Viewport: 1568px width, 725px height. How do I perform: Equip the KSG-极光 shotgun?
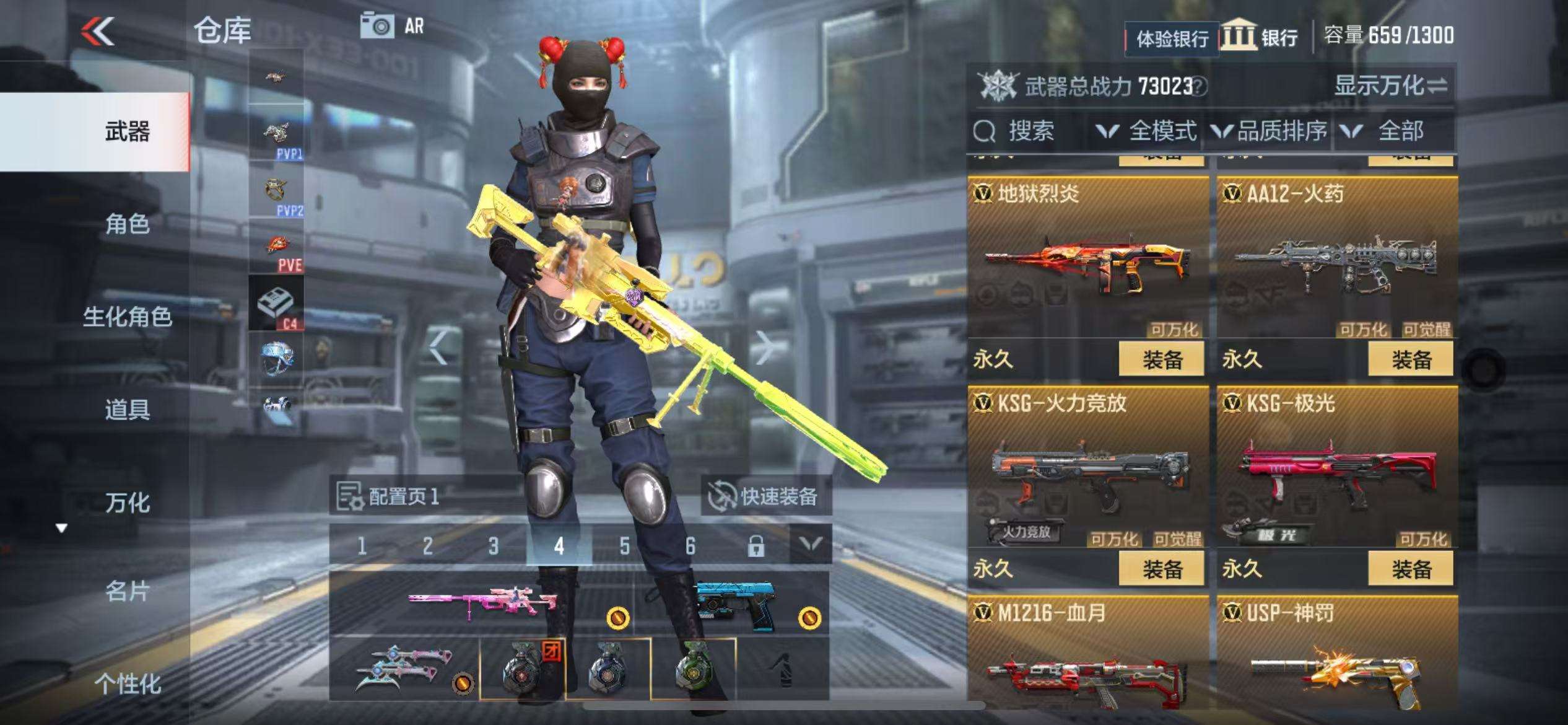click(1411, 569)
